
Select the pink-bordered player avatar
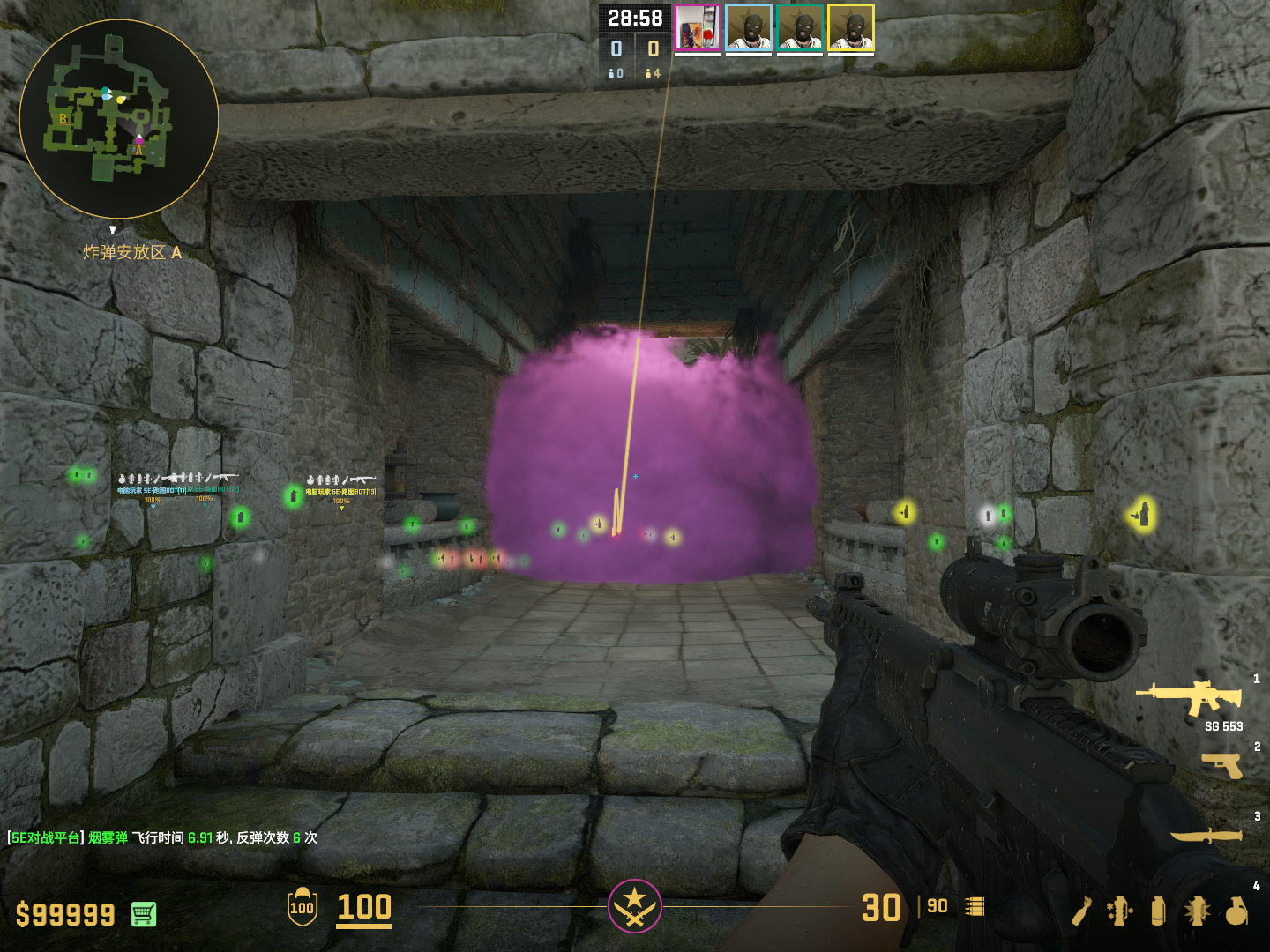point(698,28)
